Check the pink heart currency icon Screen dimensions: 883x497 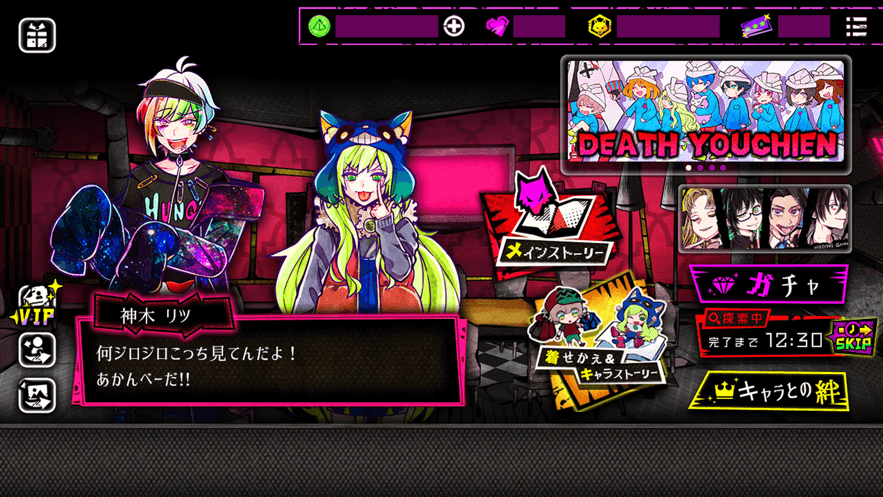coord(497,27)
